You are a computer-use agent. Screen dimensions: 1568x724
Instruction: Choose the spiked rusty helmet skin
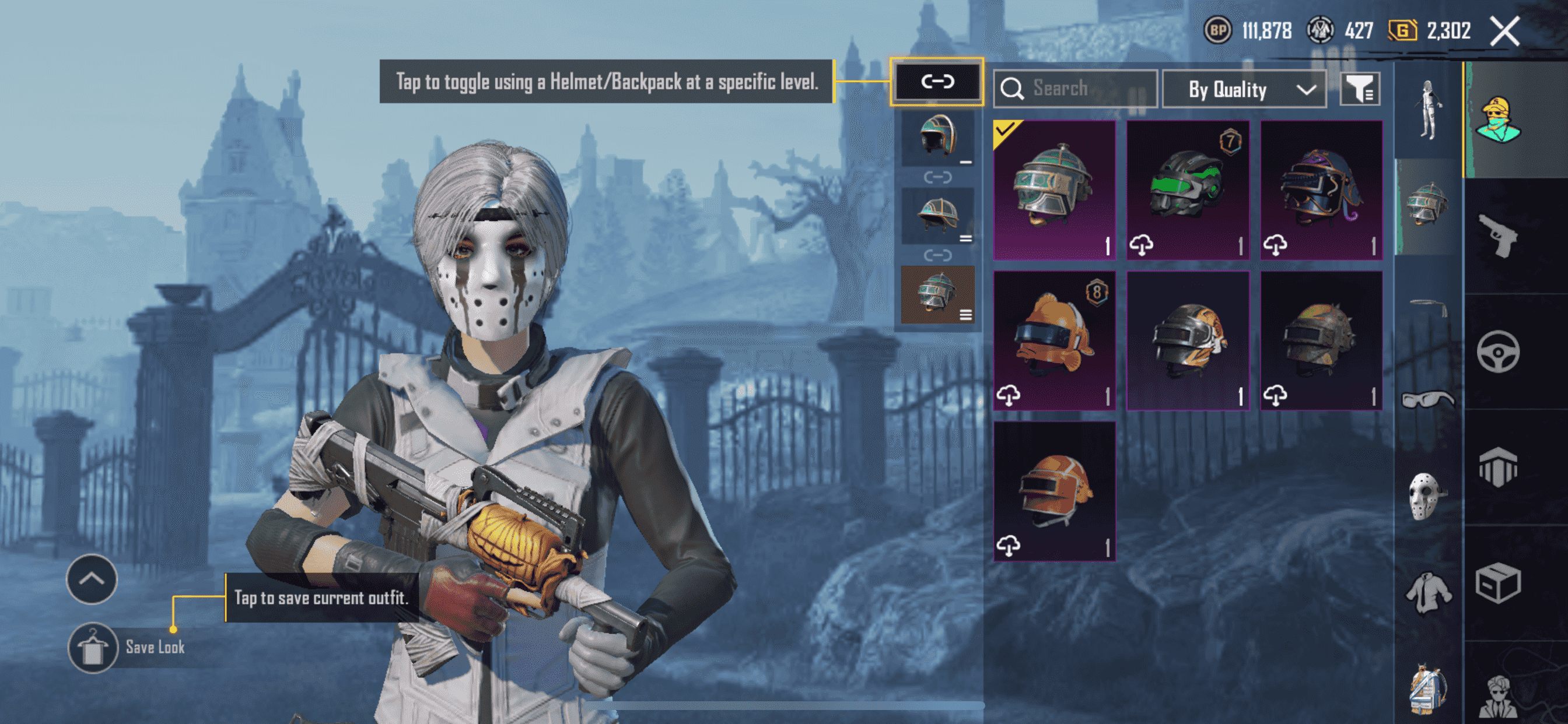1321,339
